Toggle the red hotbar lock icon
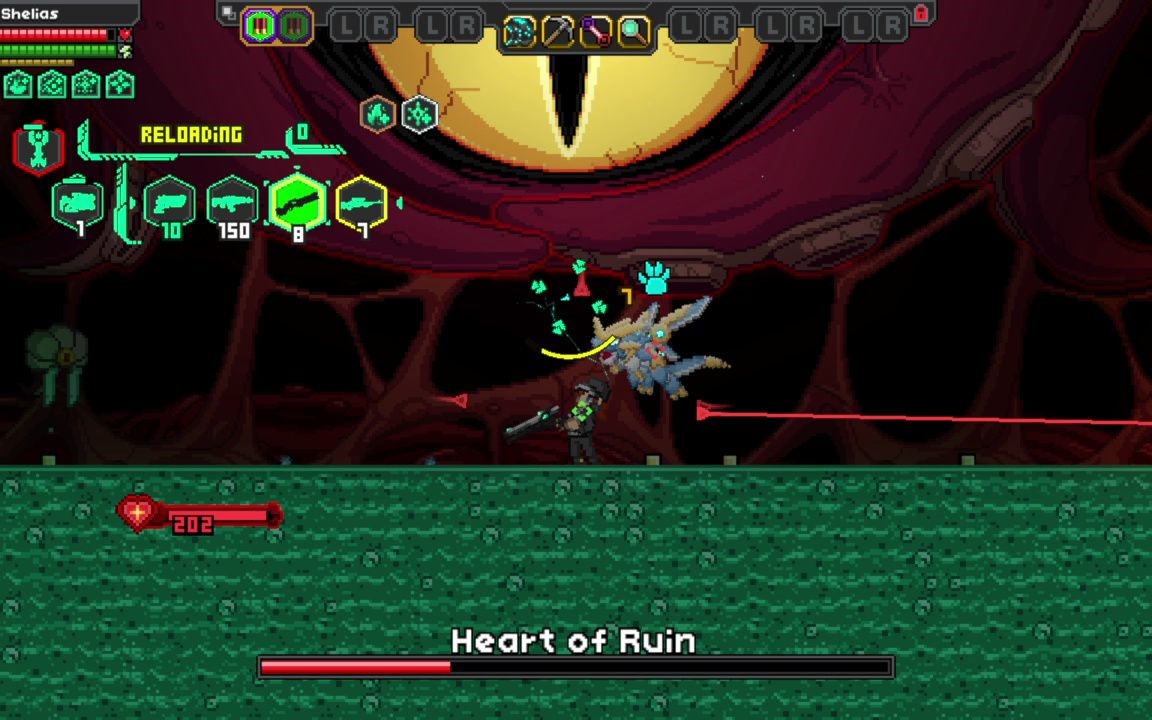 click(x=921, y=14)
